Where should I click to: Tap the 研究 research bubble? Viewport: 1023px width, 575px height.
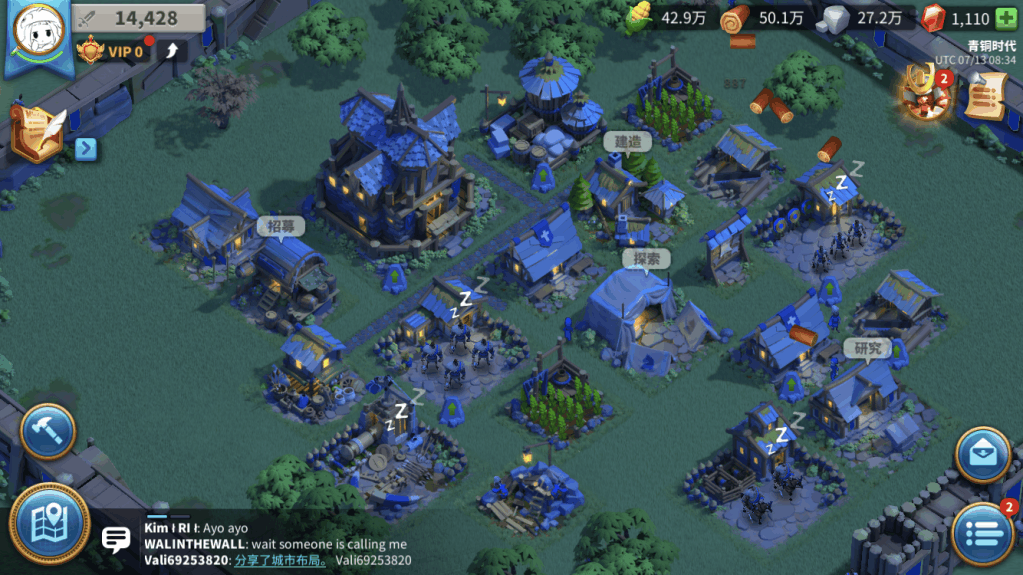pyautogui.click(x=866, y=348)
